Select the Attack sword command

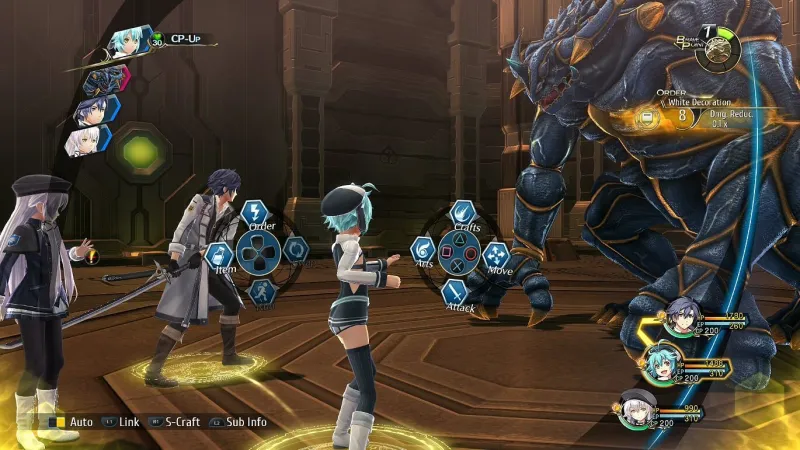click(455, 291)
